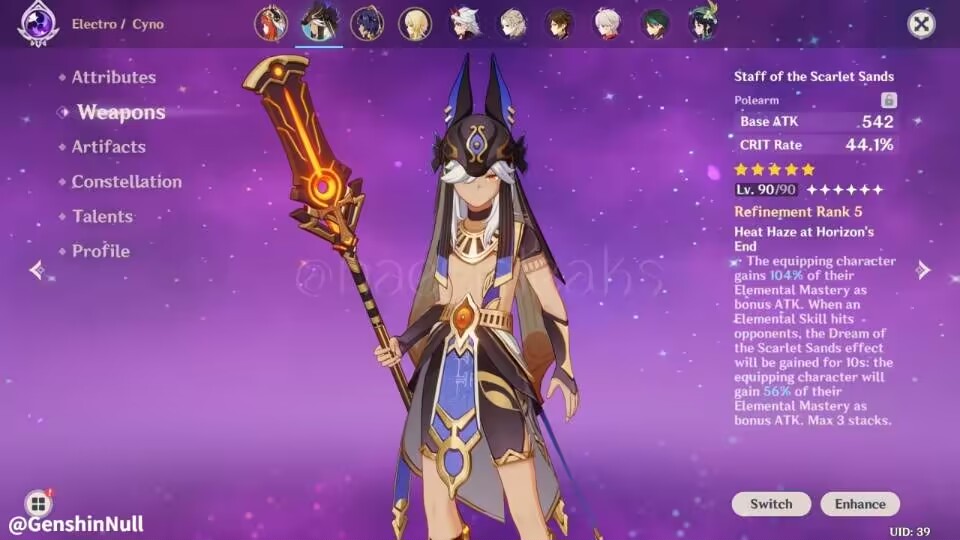This screenshot has height=540, width=960.
Task: Choose the blonde-haired character portrait
Action: (x=415, y=23)
